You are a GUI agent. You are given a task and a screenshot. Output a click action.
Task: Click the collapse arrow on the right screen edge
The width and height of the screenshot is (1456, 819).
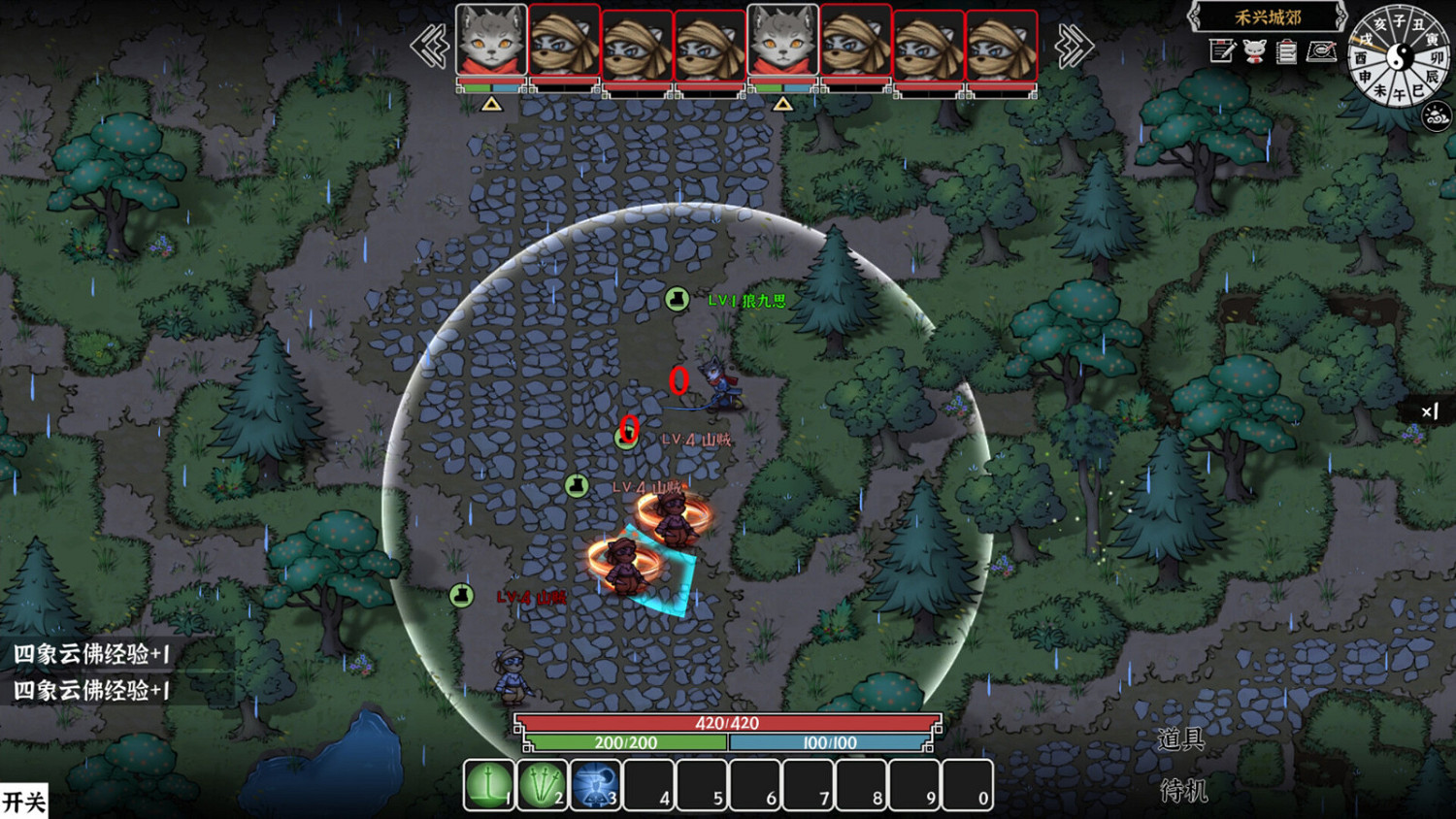pyautogui.click(x=1429, y=411)
